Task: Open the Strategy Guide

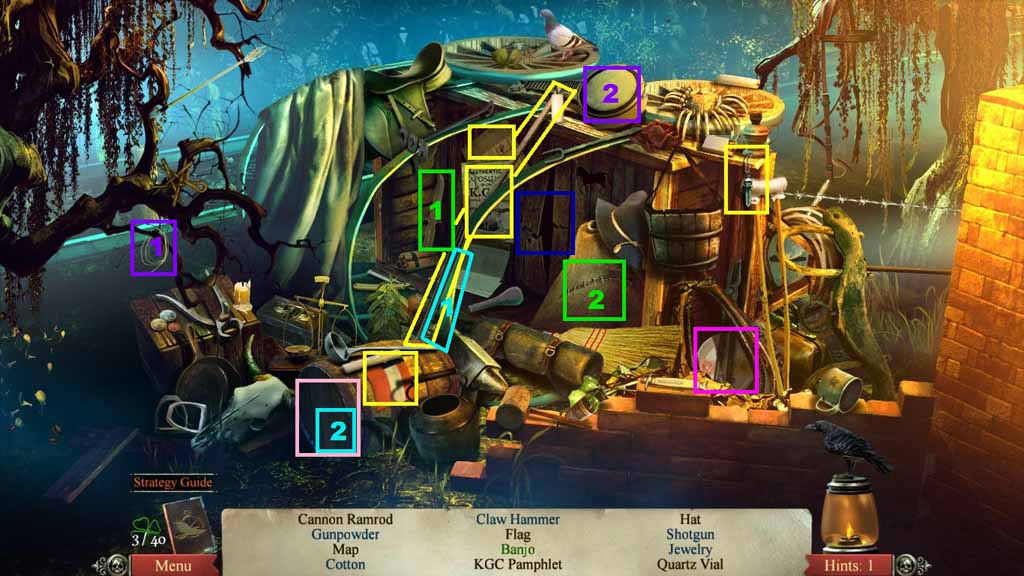Action: coord(174,482)
